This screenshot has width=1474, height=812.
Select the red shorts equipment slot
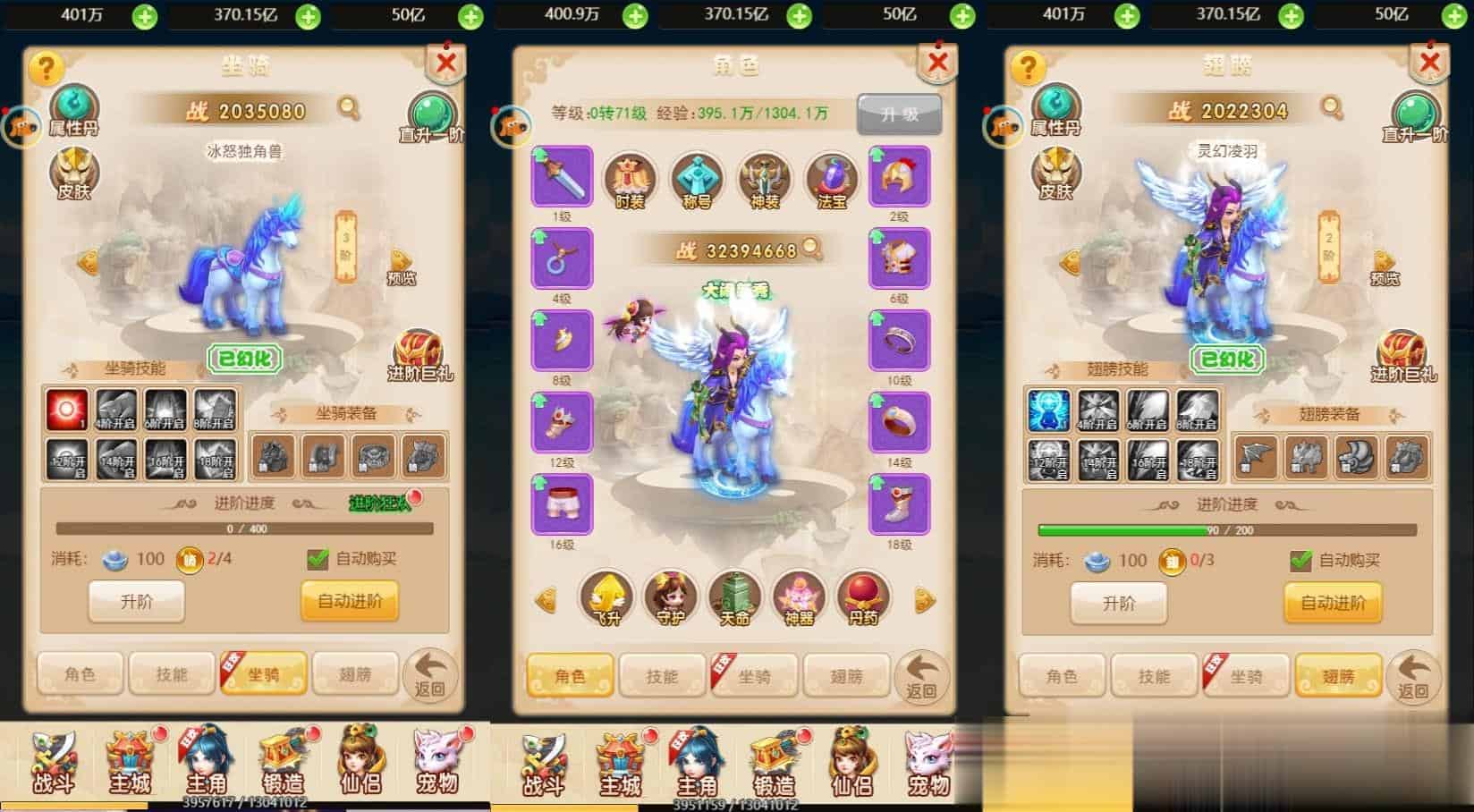[x=562, y=505]
